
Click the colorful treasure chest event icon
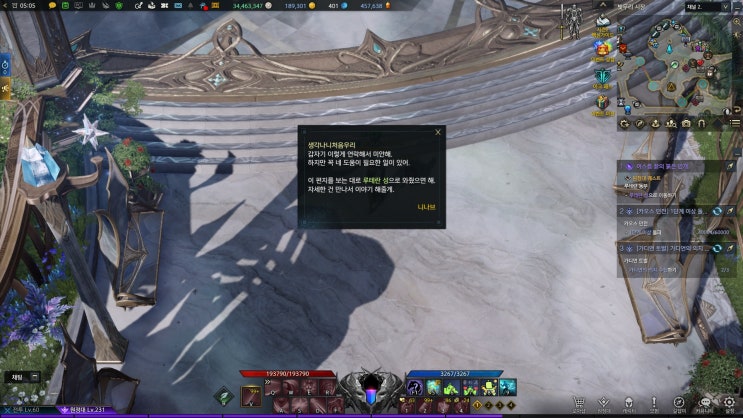(603, 47)
